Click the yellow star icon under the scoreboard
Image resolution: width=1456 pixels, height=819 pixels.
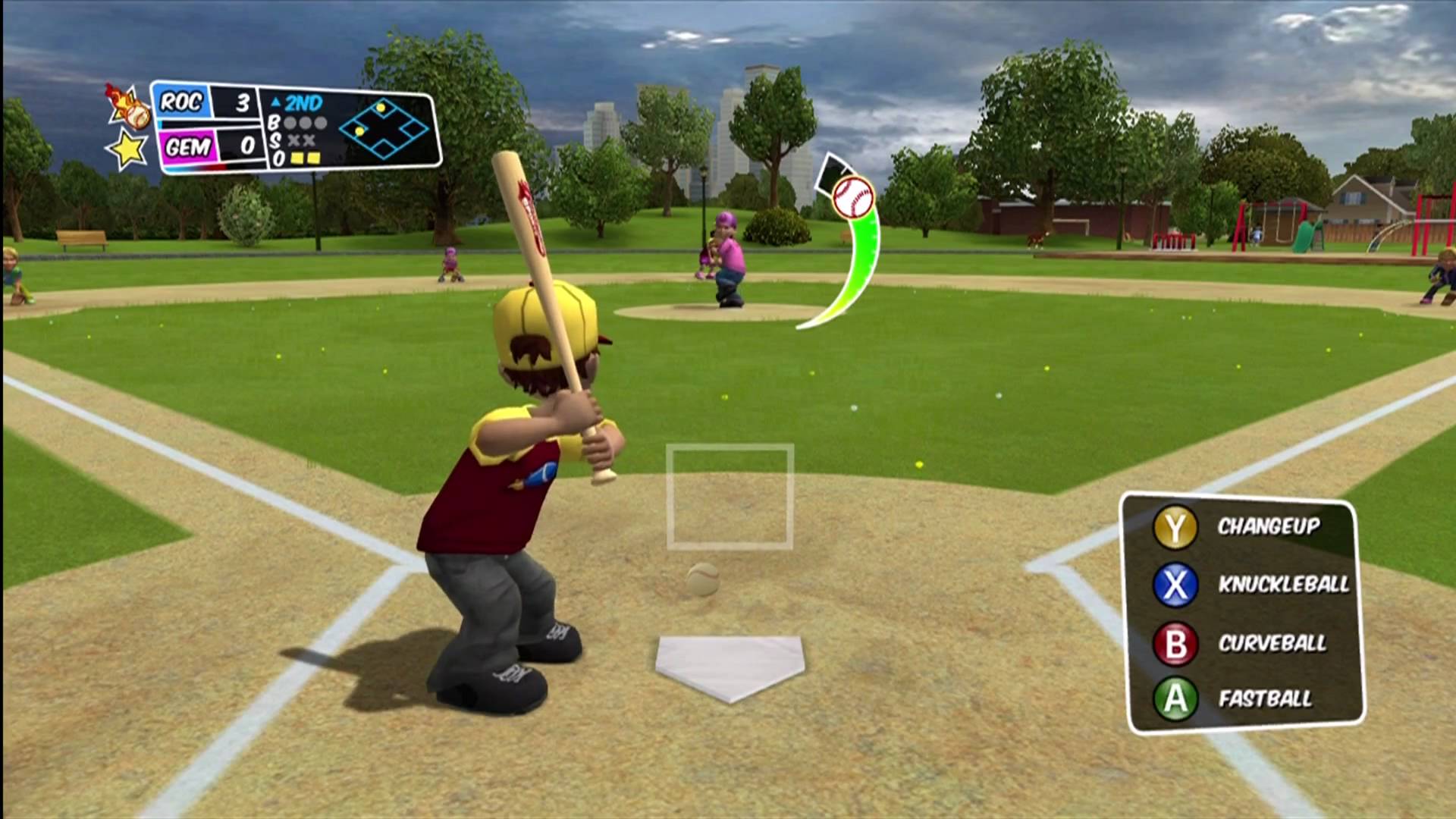127,149
